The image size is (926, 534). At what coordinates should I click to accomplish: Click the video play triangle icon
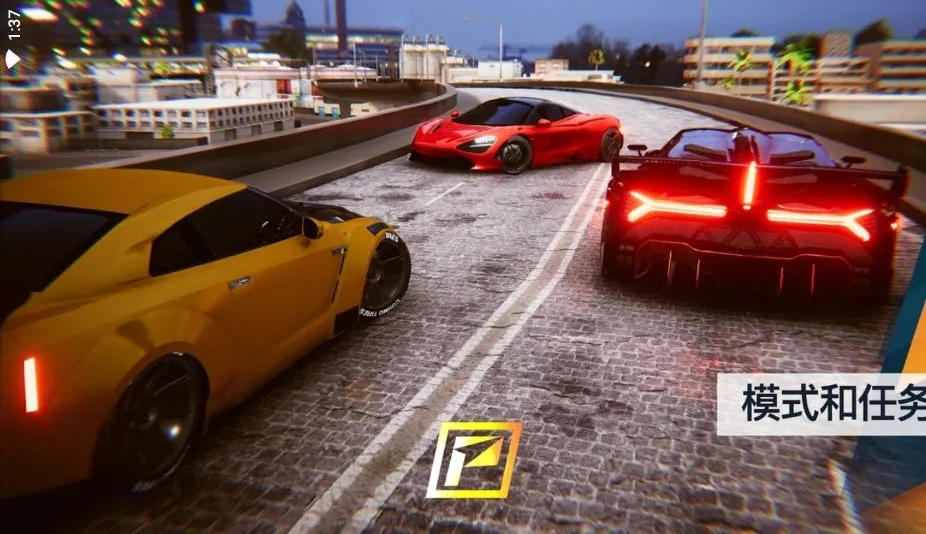pos(13,59)
